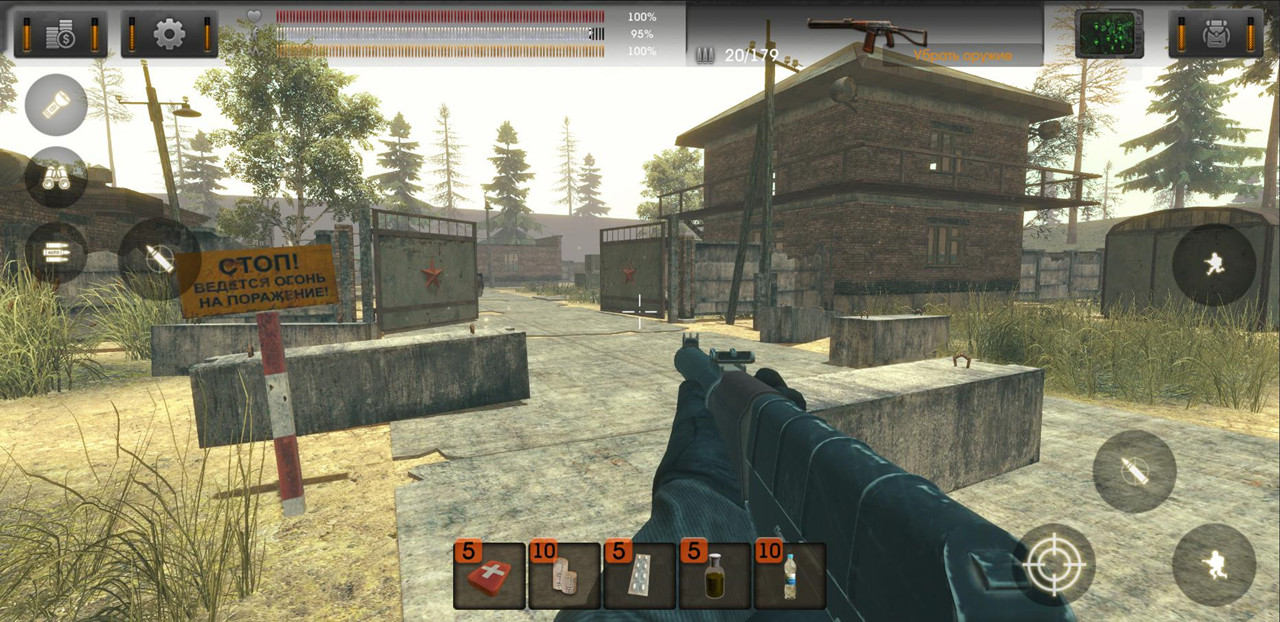The image size is (1280, 622).
Task: Use the binoculars button
Action: tap(56, 177)
